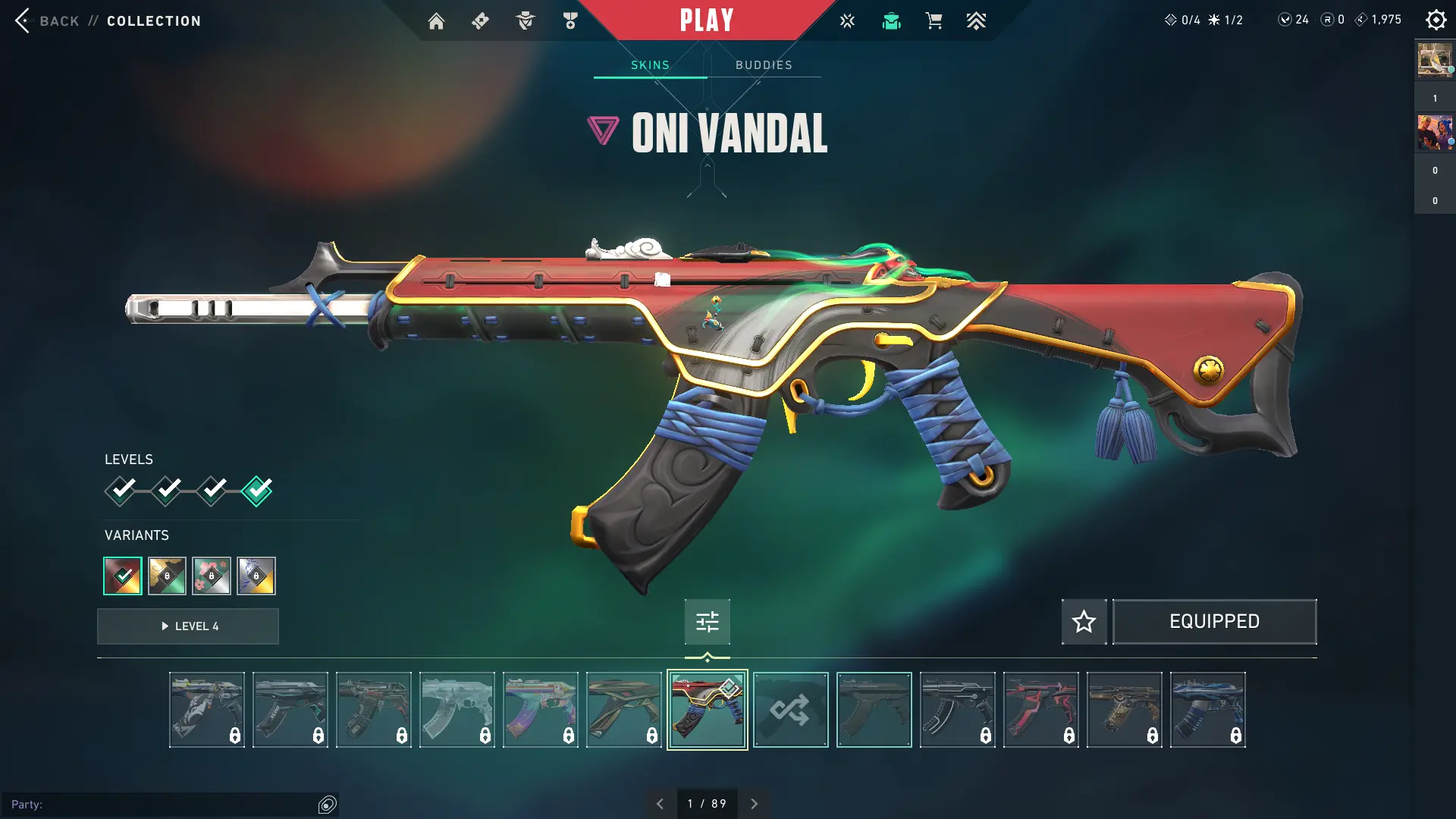Choose the random shuffle skin tile
1456x819 pixels.
(x=790, y=710)
